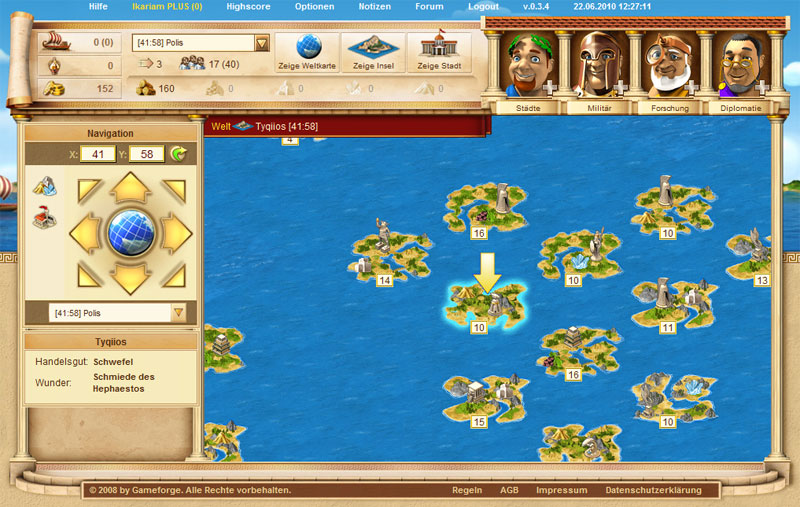Open Optionen settings
Viewport: 800px width, 507px height.
coord(315,6)
